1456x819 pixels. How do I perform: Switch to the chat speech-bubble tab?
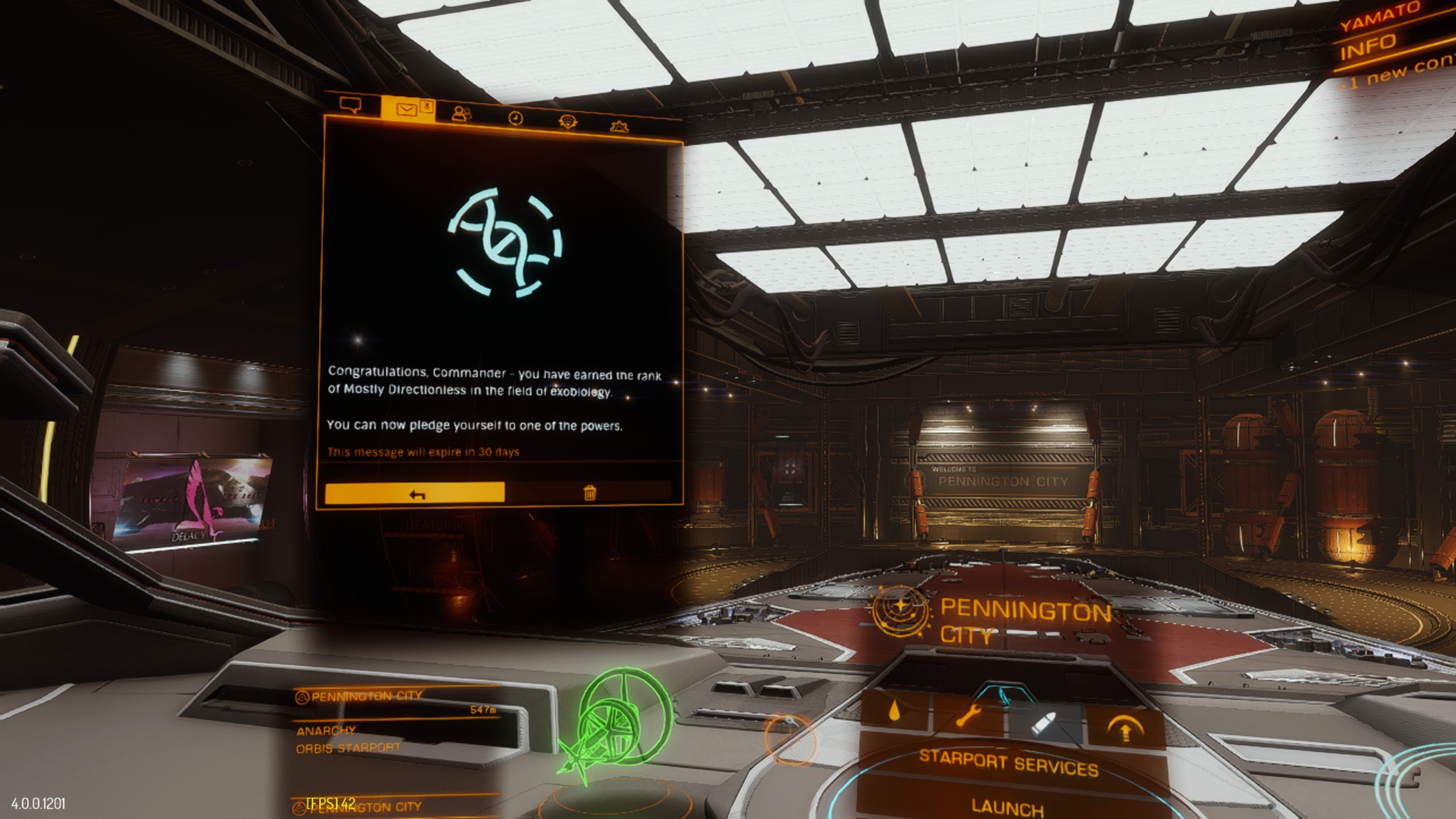[350, 105]
